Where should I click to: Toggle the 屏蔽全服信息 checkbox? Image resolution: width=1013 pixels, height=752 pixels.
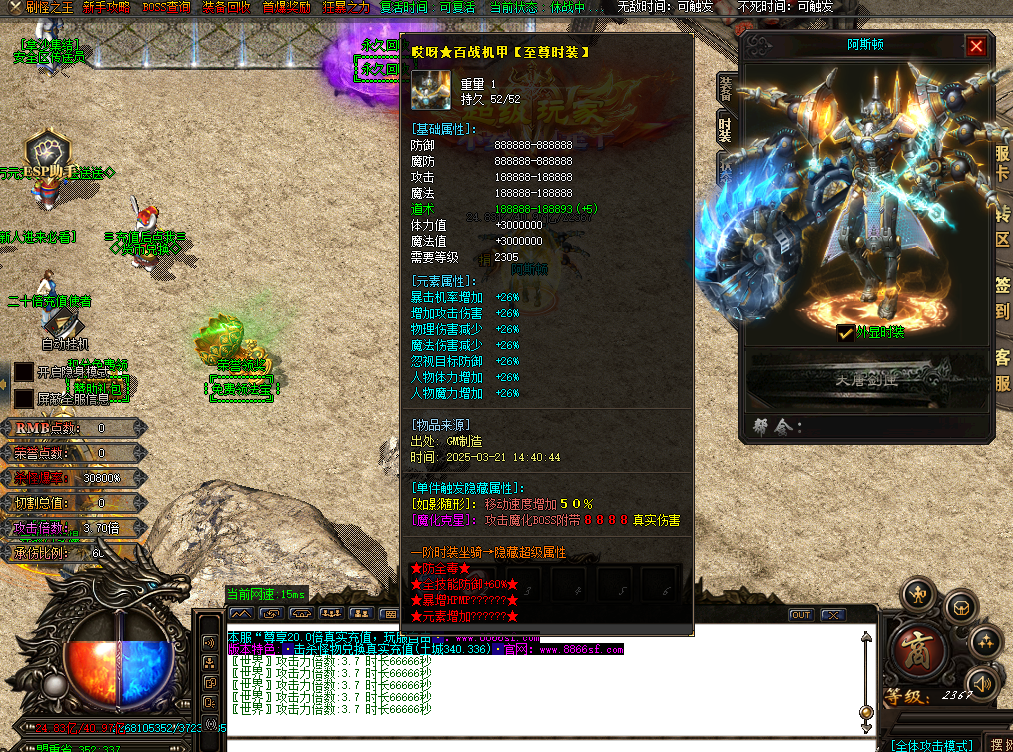[x=23, y=398]
